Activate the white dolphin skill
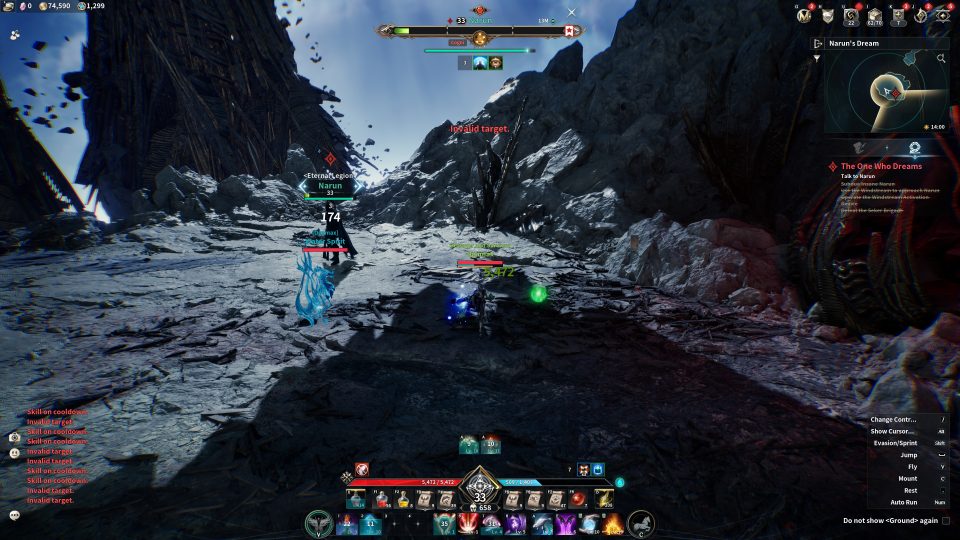Screen dimensions: 960x540 click(541, 523)
